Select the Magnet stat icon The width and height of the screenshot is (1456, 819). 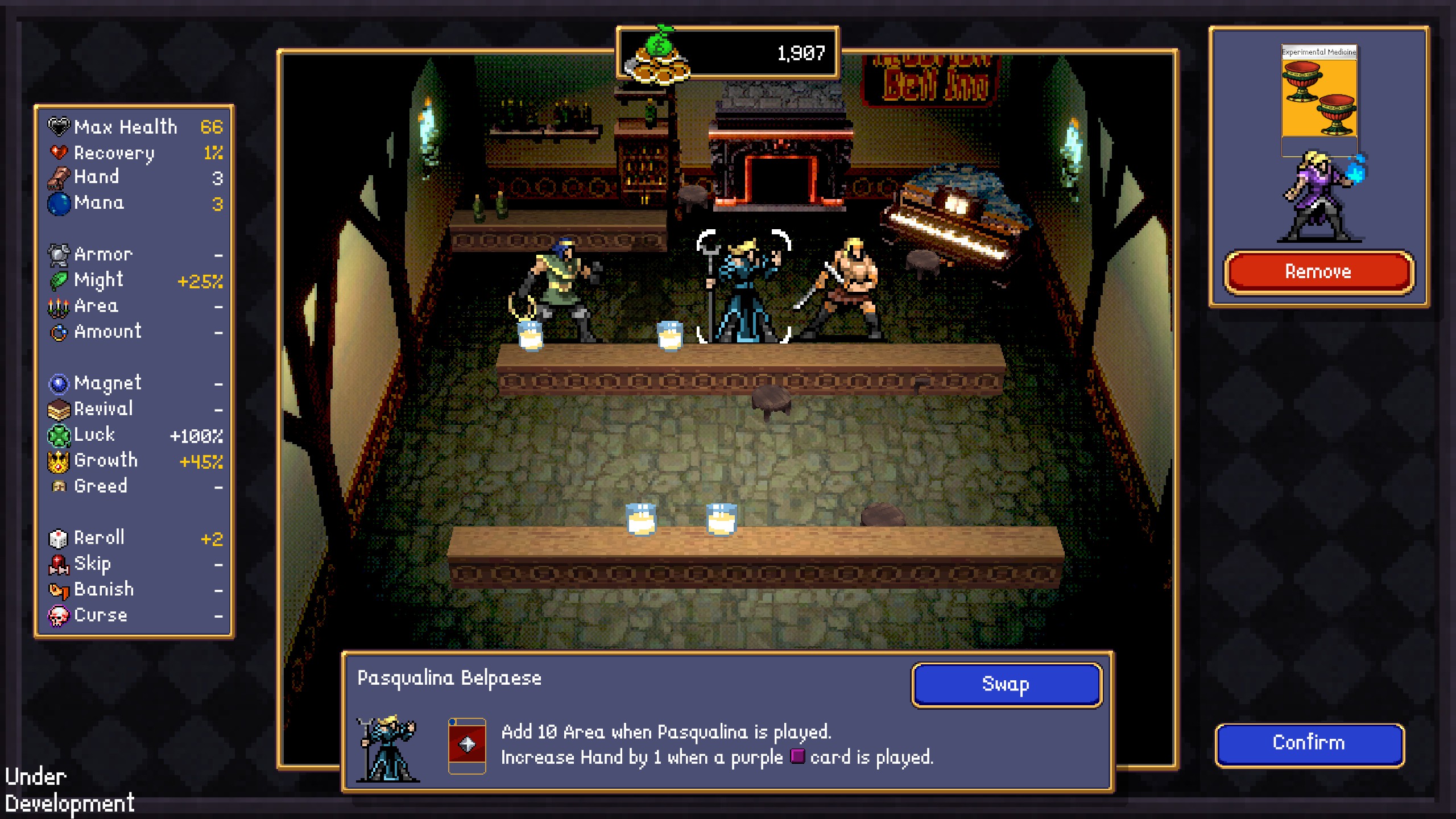click(x=59, y=383)
